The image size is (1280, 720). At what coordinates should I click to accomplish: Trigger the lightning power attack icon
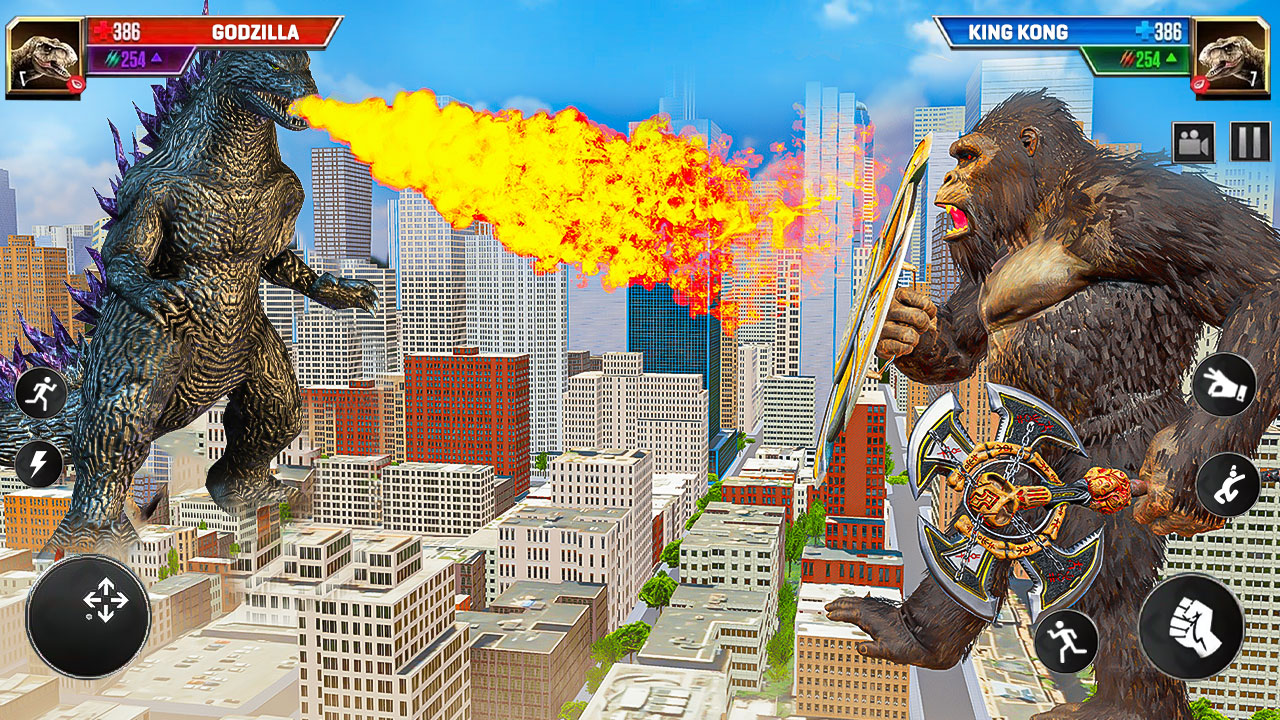pos(40,462)
